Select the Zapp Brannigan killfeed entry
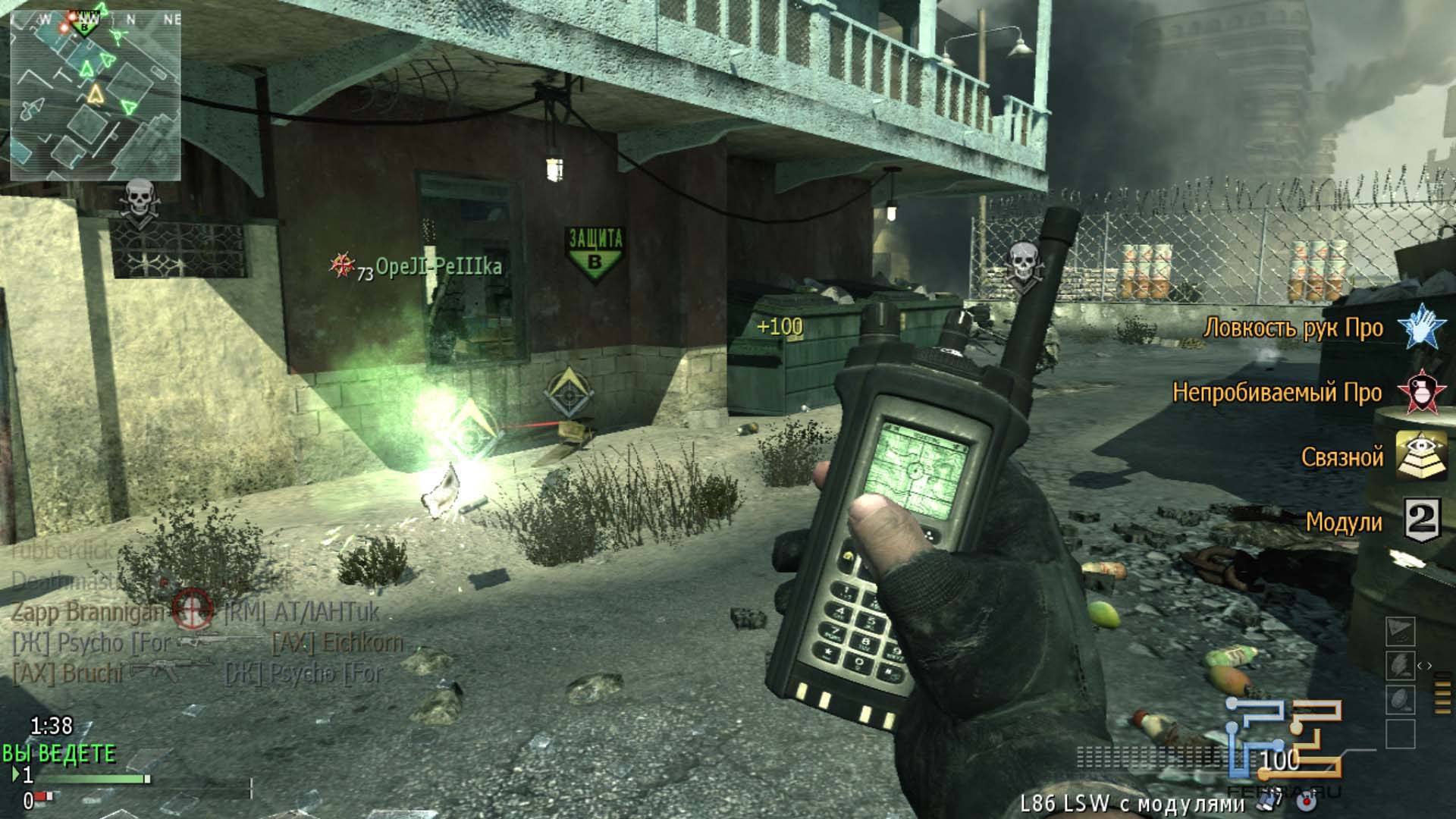 [x=88, y=612]
